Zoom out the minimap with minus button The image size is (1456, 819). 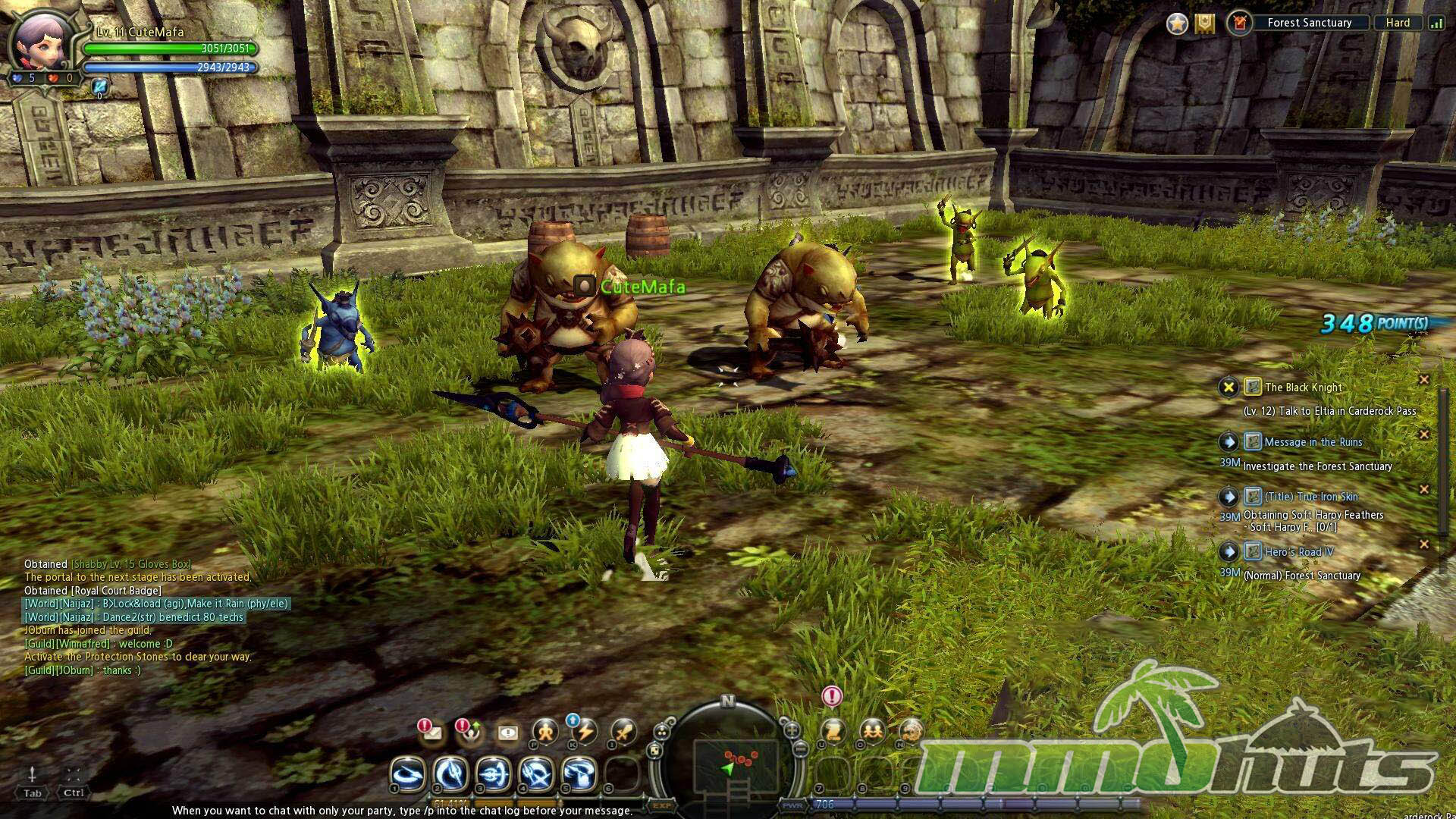coord(802,749)
